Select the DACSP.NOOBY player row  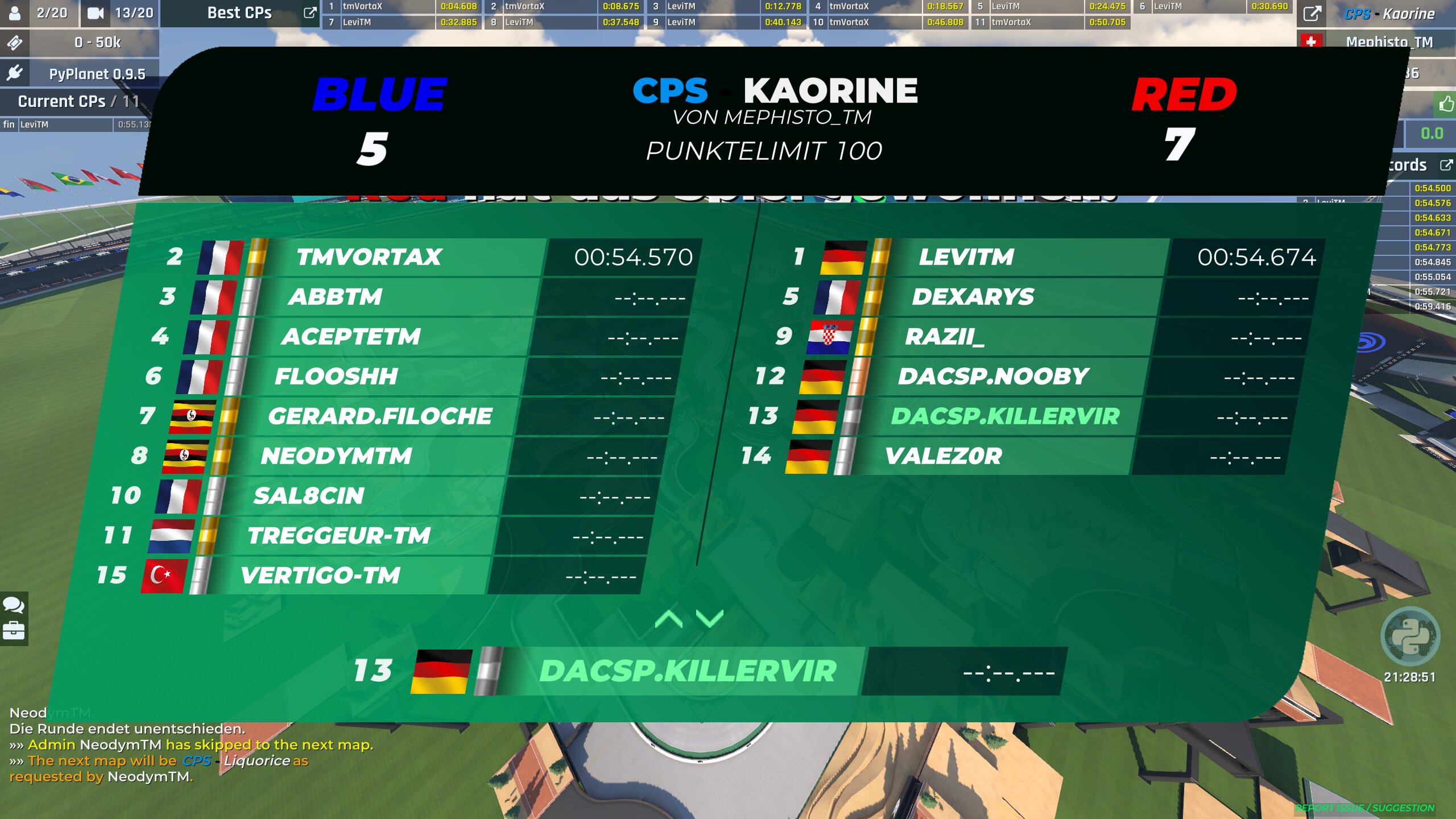point(992,377)
